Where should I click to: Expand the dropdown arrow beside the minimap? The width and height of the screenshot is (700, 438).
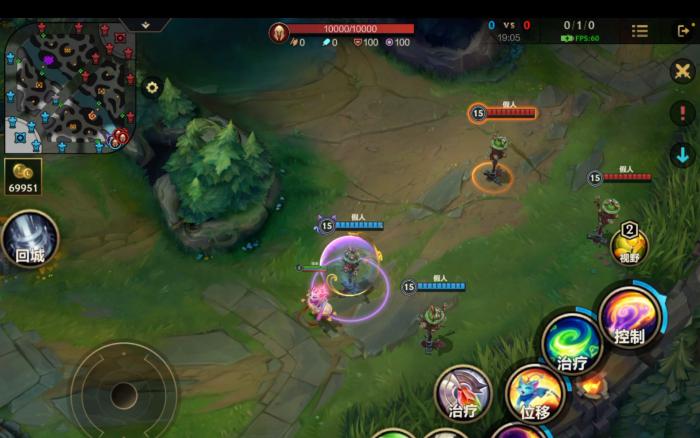[146, 24]
